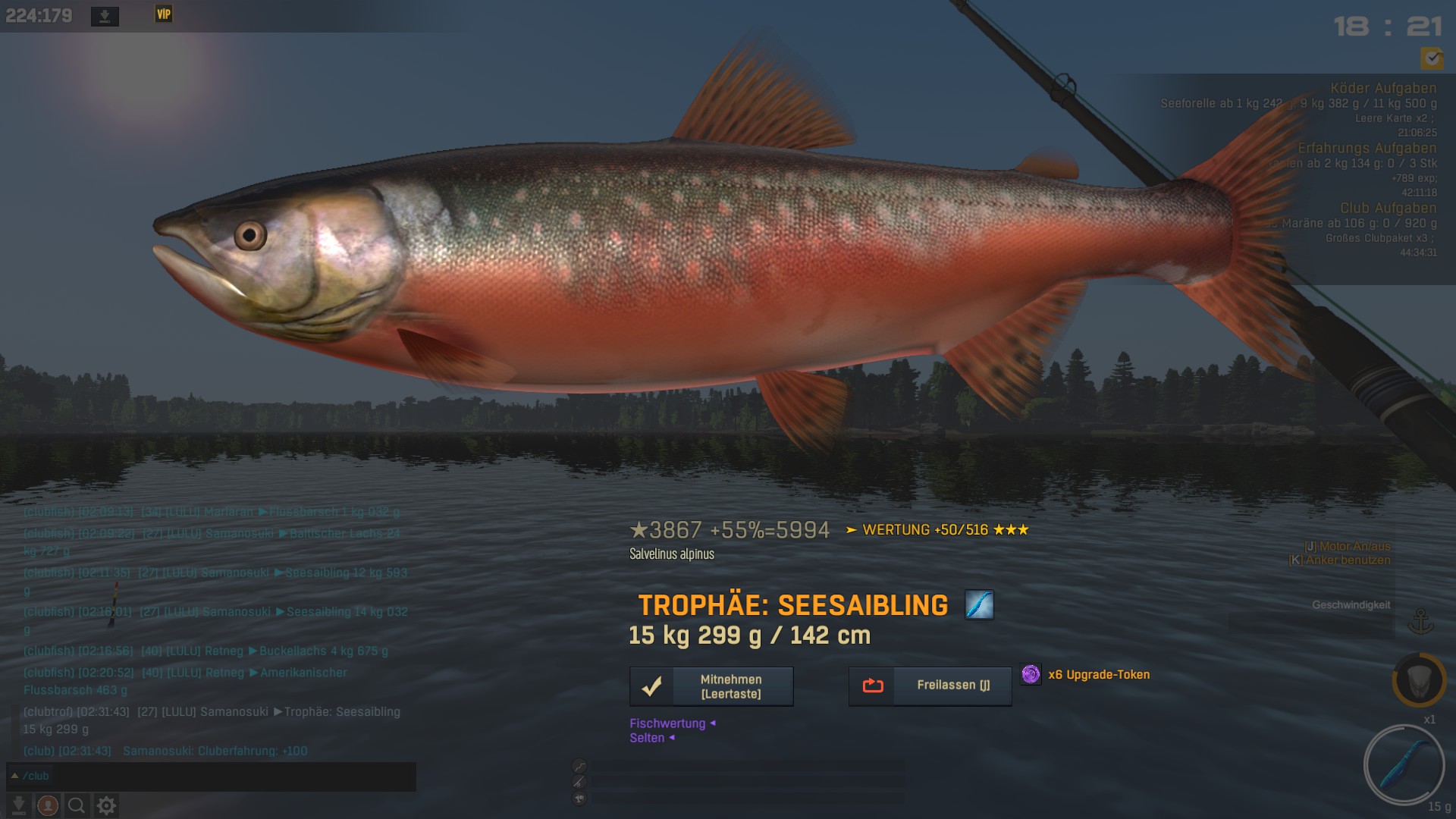This screenshot has height=819, width=1456.
Task: Open the player profile icon below the chat
Action: pos(48,805)
